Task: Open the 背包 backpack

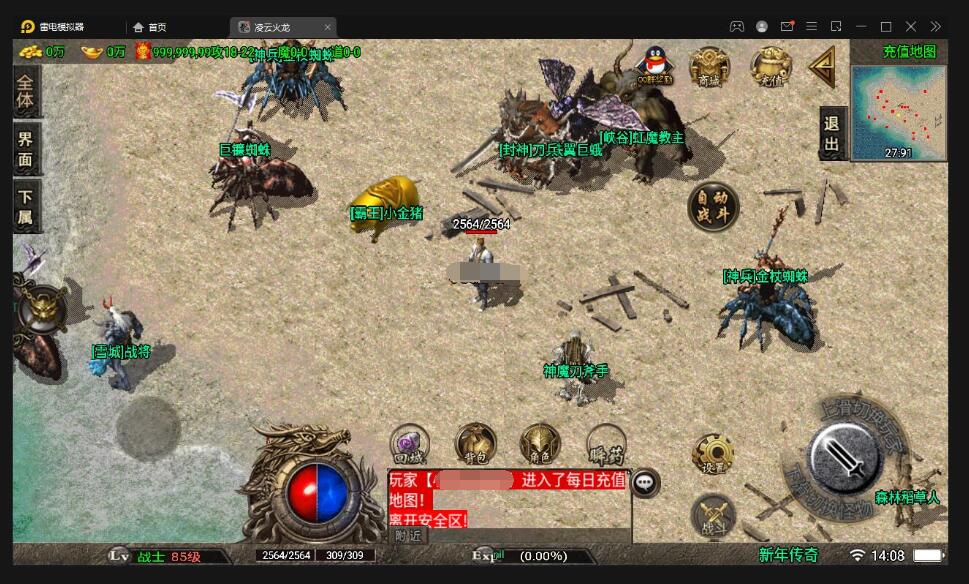Action: (x=475, y=444)
